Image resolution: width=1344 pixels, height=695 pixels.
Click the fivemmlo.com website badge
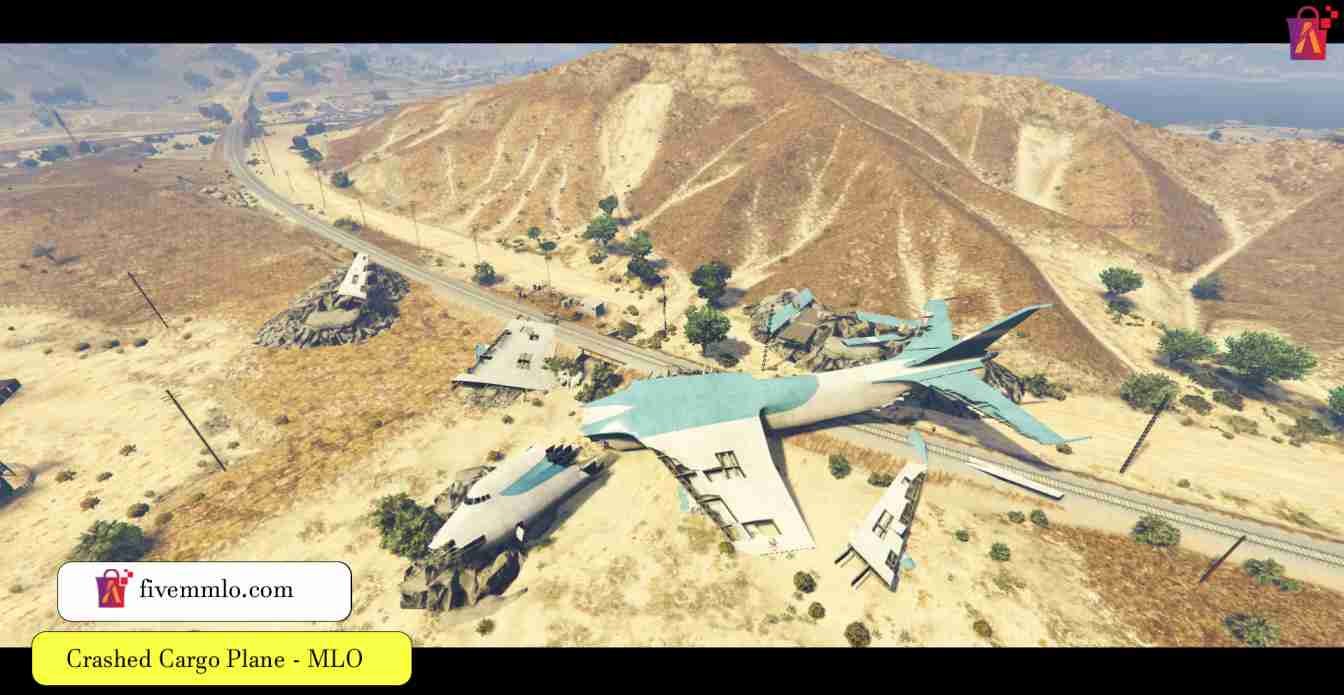(204, 590)
